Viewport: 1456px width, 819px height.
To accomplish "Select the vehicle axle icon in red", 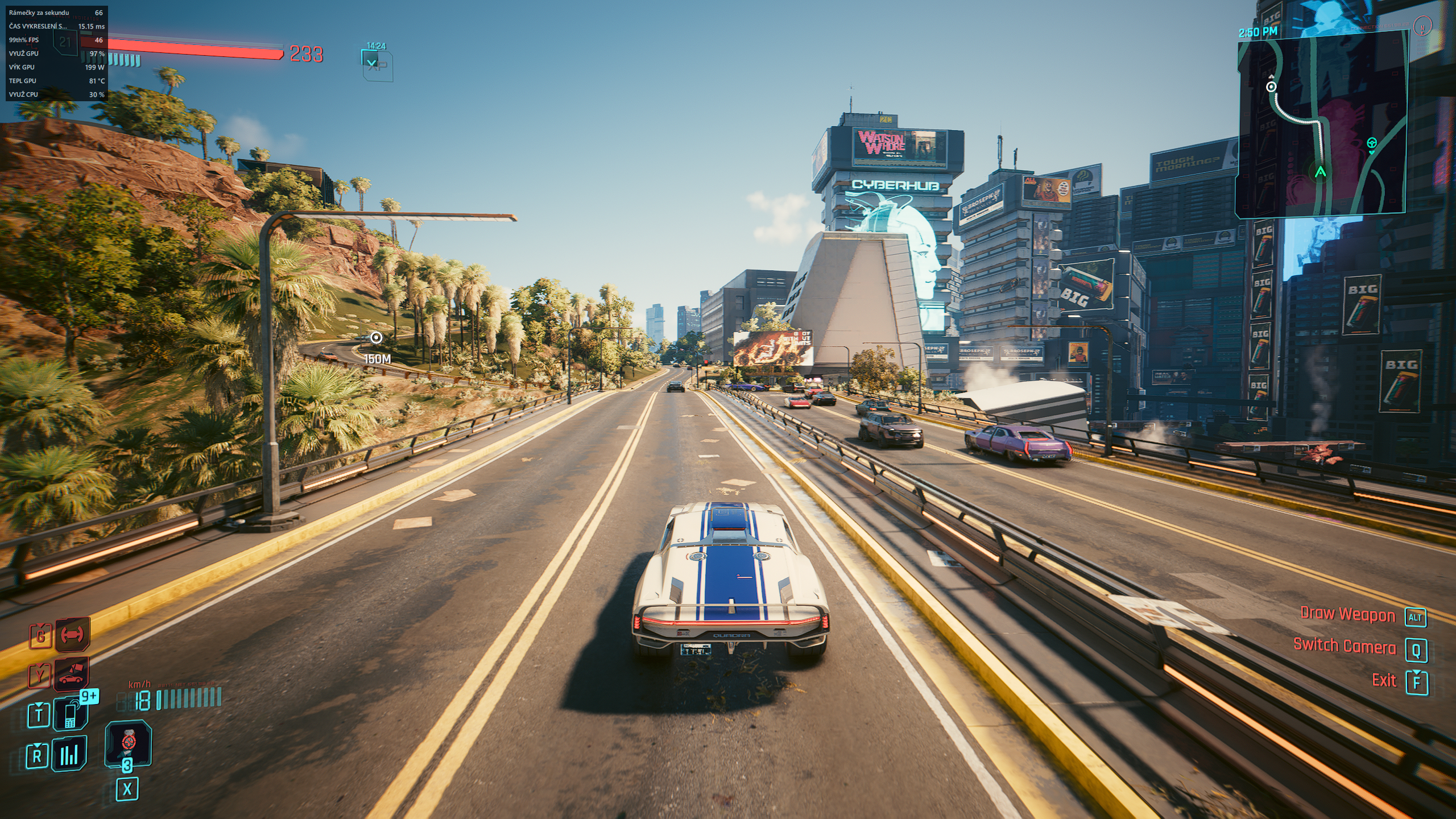I will [72, 634].
